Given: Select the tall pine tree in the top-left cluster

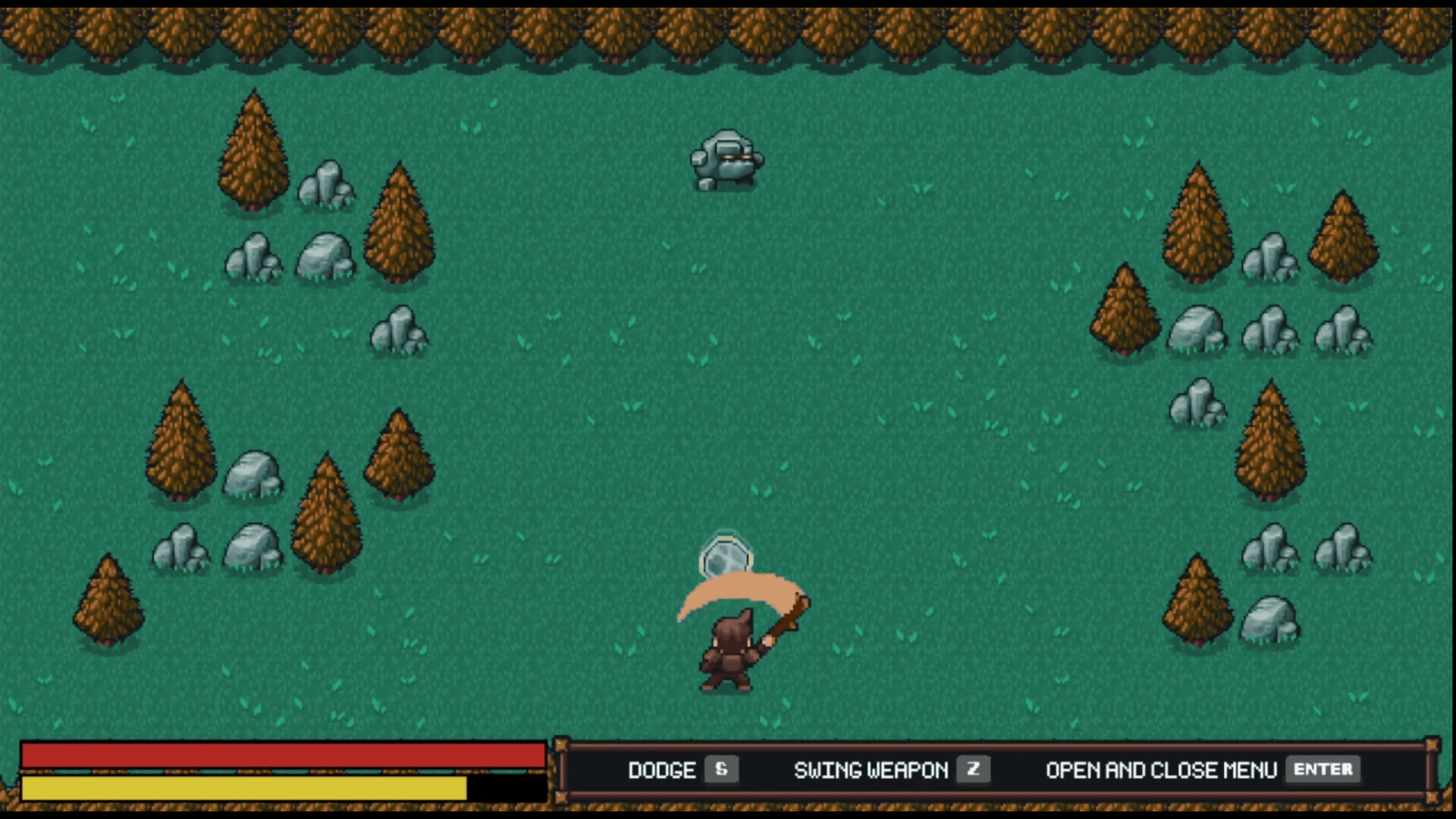Looking at the screenshot, I should [x=254, y=148].
